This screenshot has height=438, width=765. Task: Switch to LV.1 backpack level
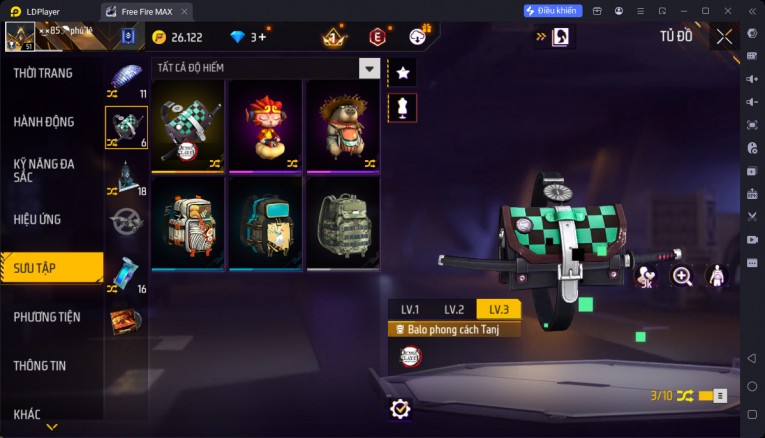410,309
